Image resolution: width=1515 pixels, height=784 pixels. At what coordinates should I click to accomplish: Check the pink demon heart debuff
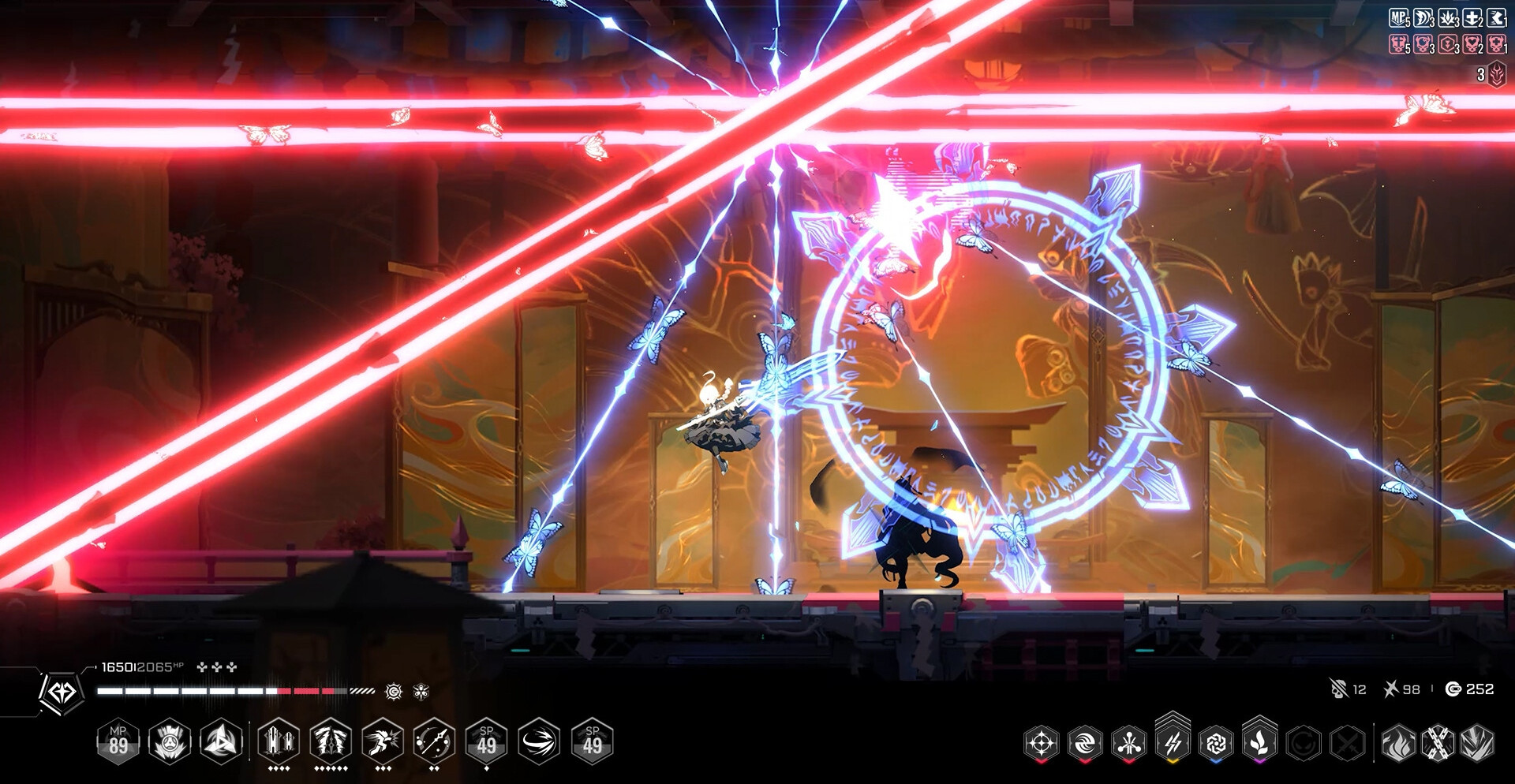coord(1472,44)
